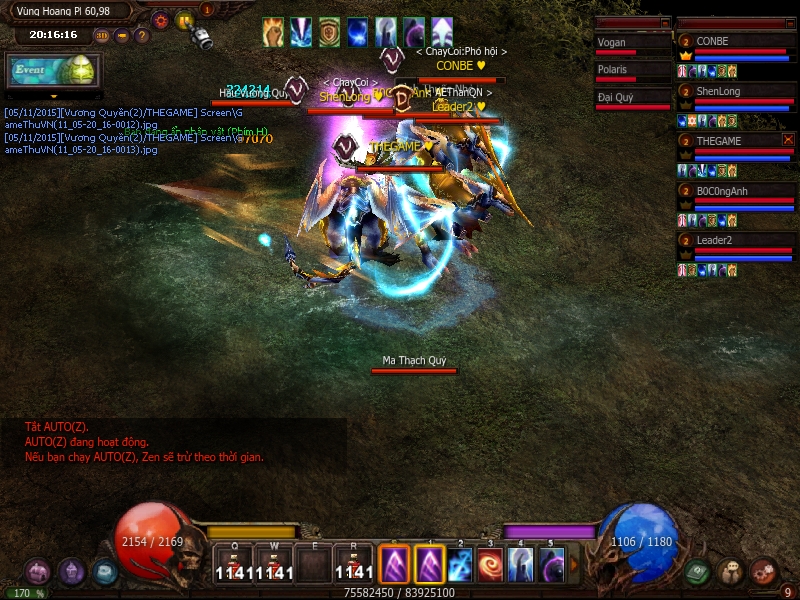800x600 pixels.
Task: Open the green book icon
Action: pos(699,572)
